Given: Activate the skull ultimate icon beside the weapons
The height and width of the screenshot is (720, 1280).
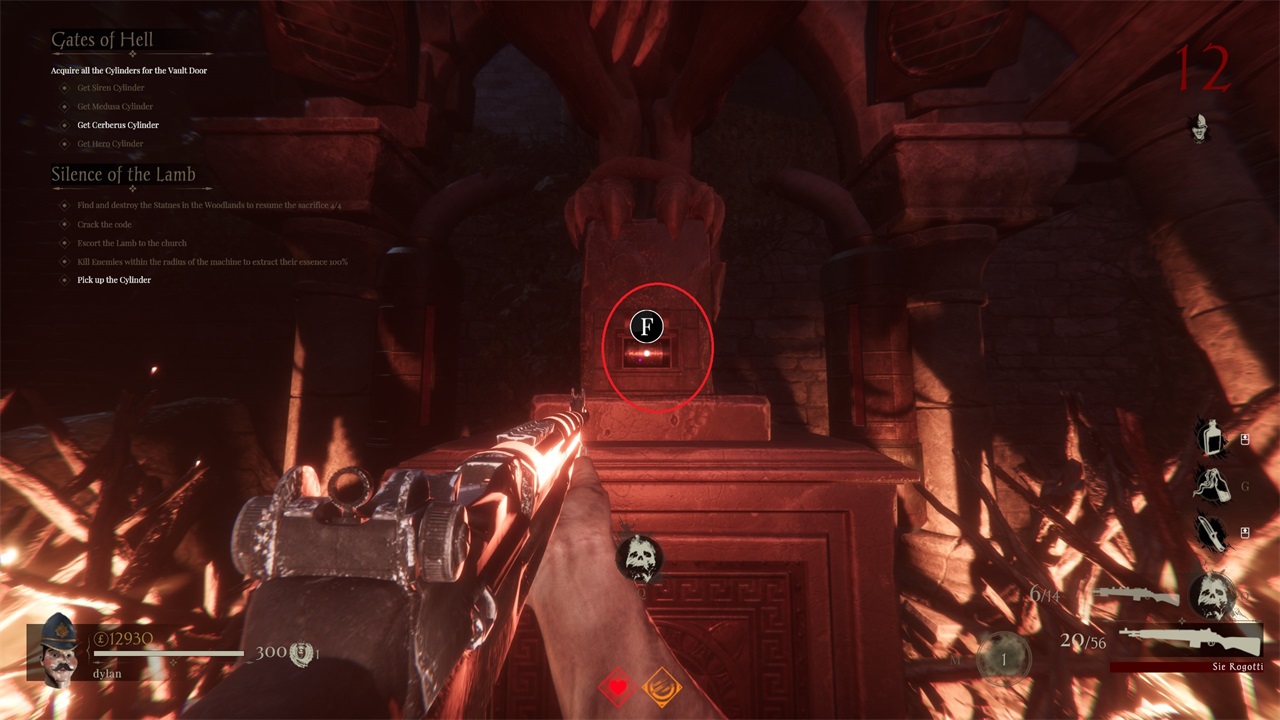Looking at the screenshot, I should point(1212,594).
